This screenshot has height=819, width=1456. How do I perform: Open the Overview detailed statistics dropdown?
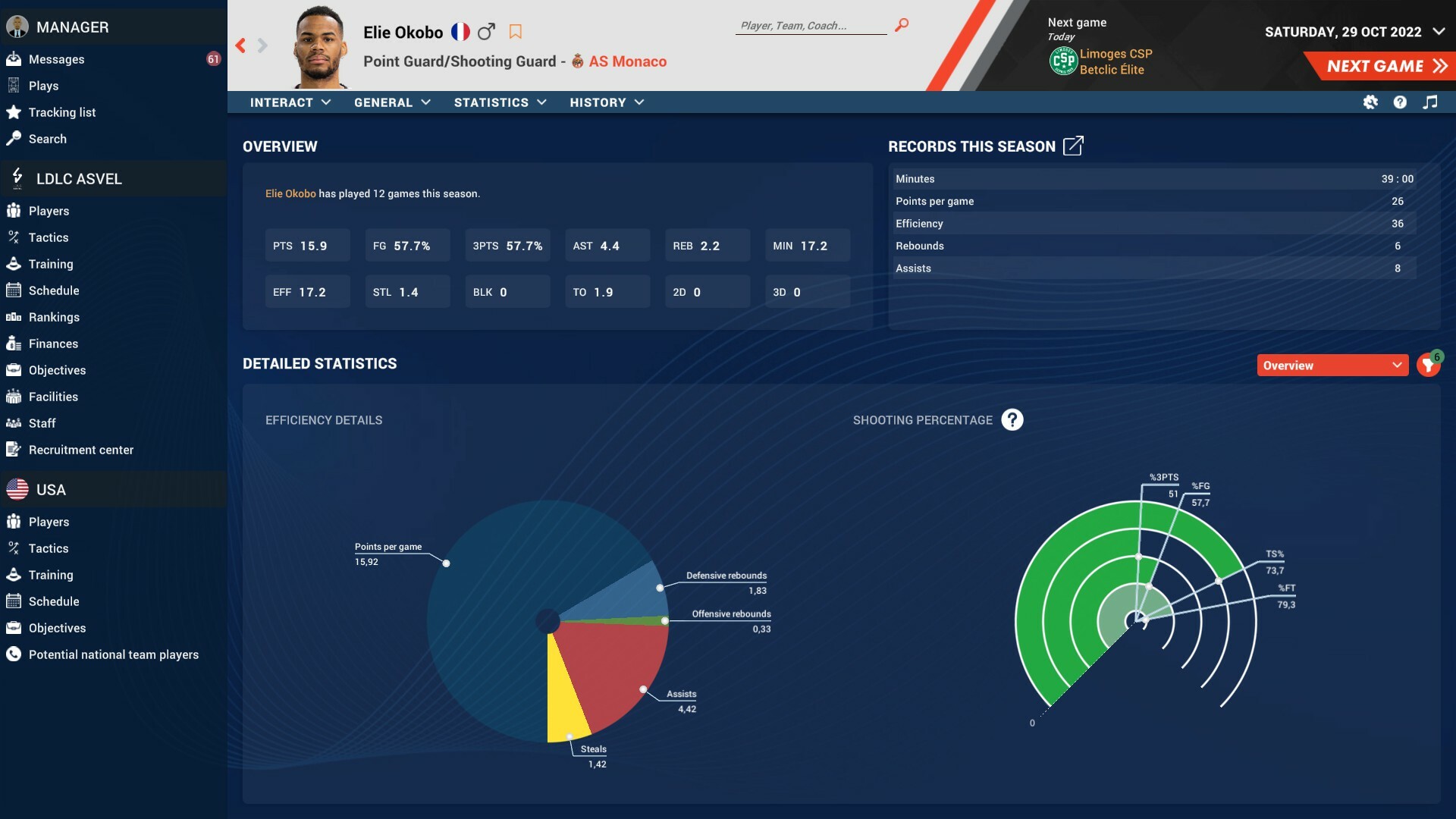(1333, 365)
